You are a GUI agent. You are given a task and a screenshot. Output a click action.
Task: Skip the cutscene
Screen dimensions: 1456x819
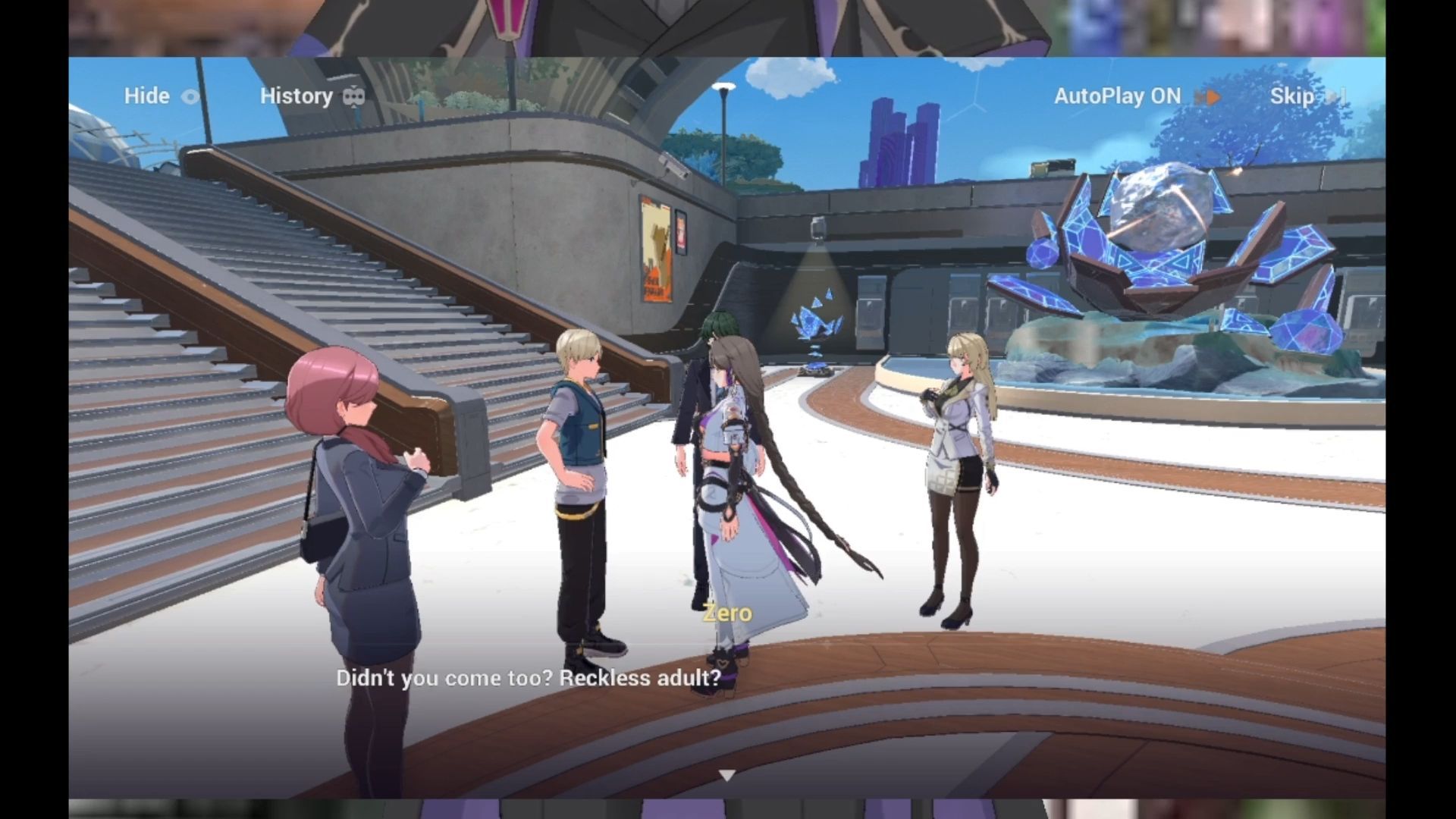click(x=1306, y=96)
